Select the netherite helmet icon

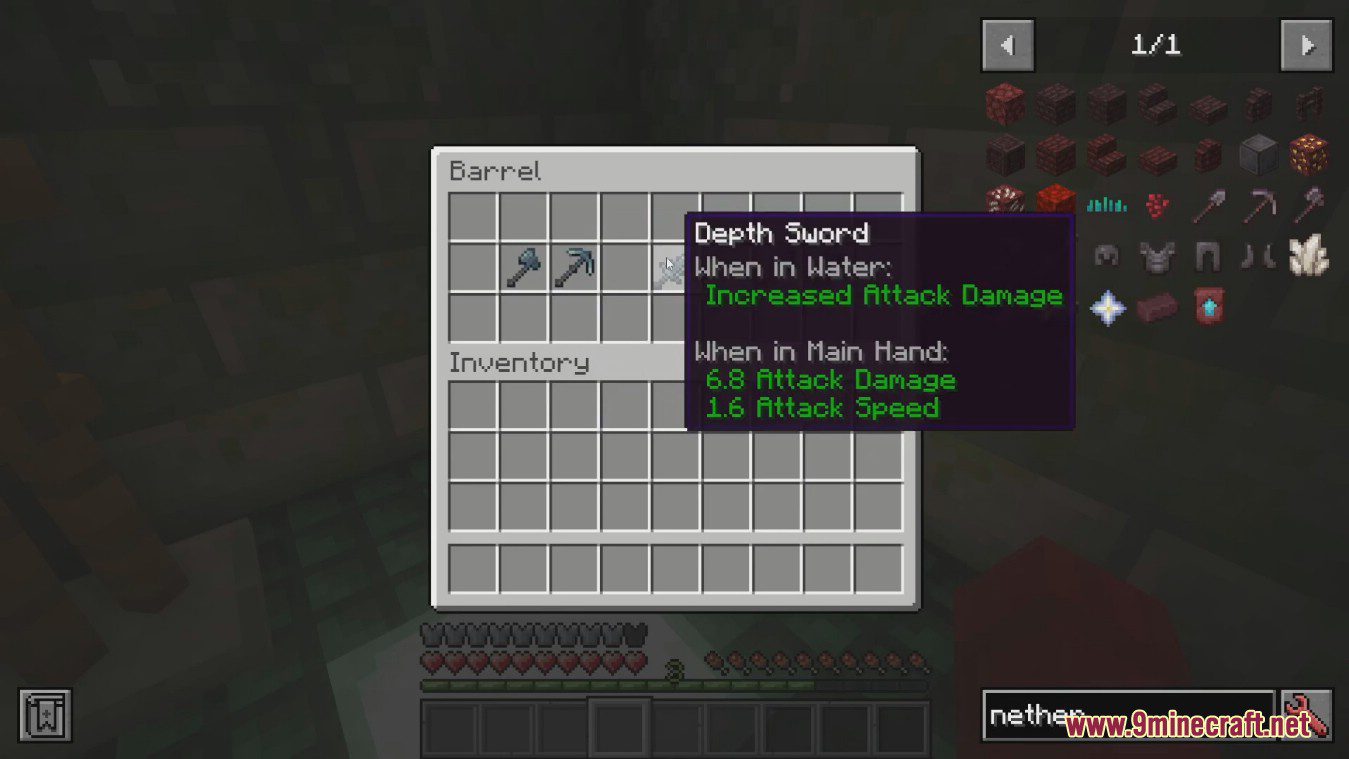1107,256
